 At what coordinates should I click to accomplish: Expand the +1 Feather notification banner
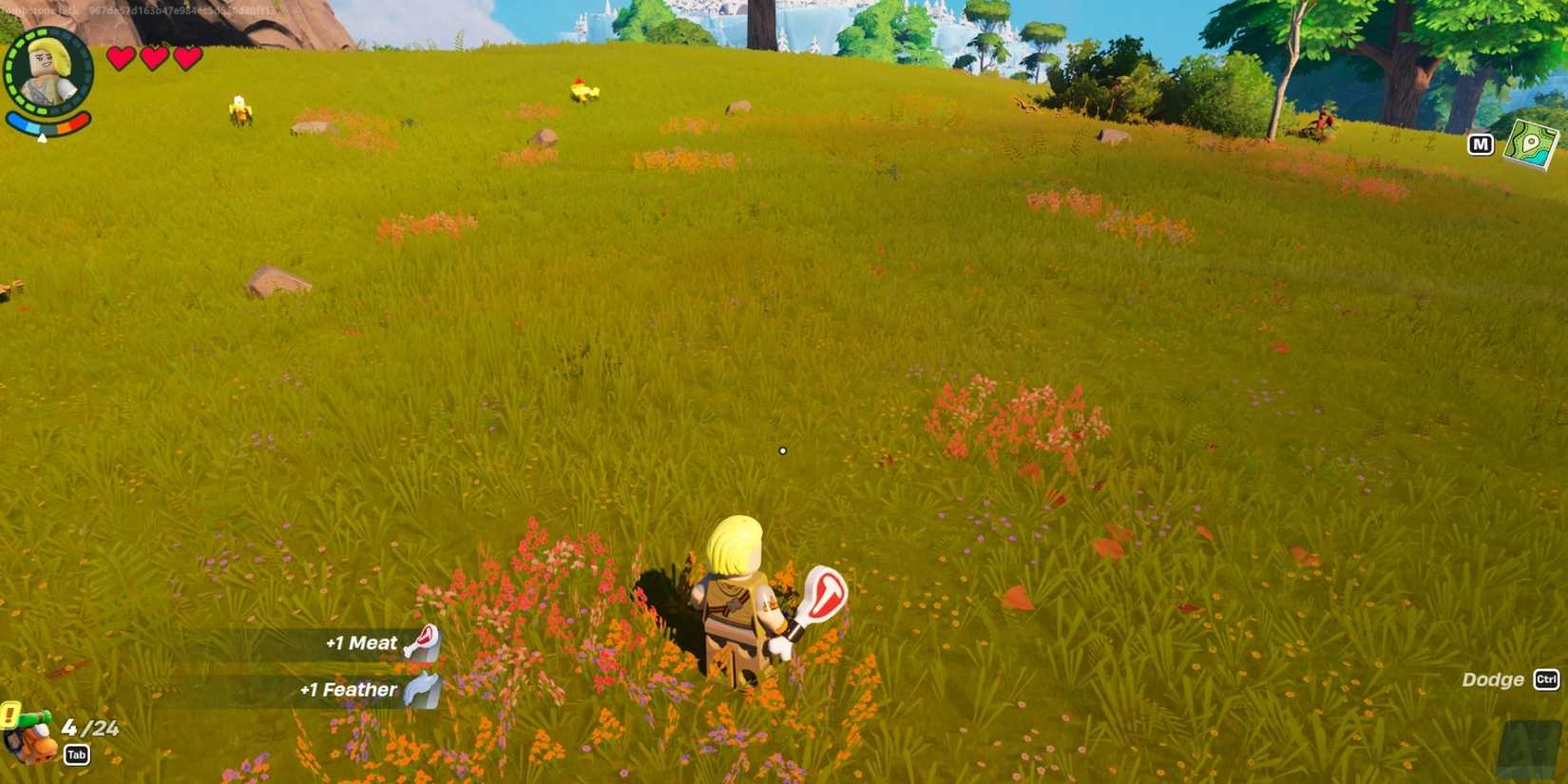point(349,689)
